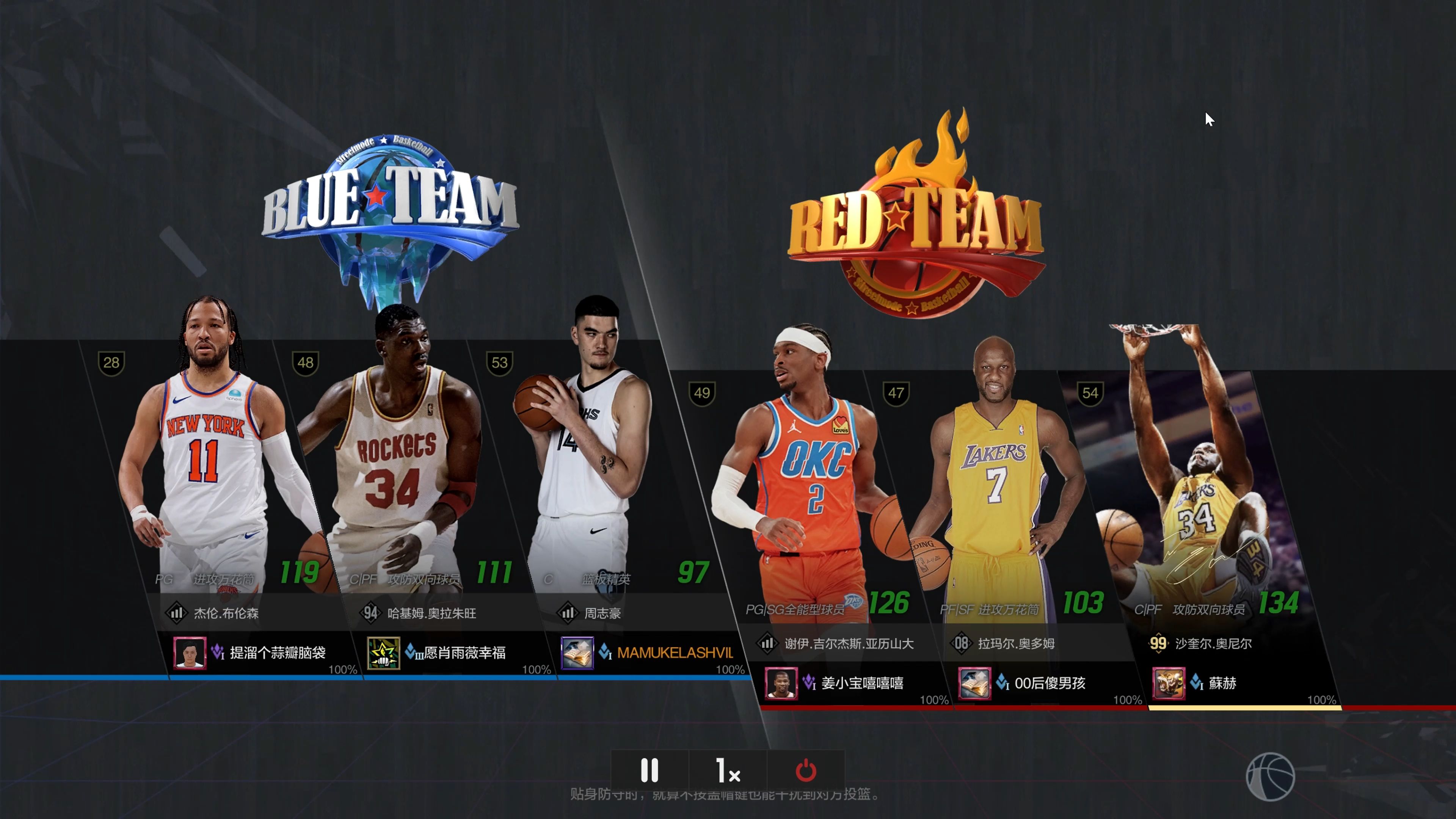
Task: Click the avatar beside 姜小宝嘻嘻嘻
Action: [781, 683]
